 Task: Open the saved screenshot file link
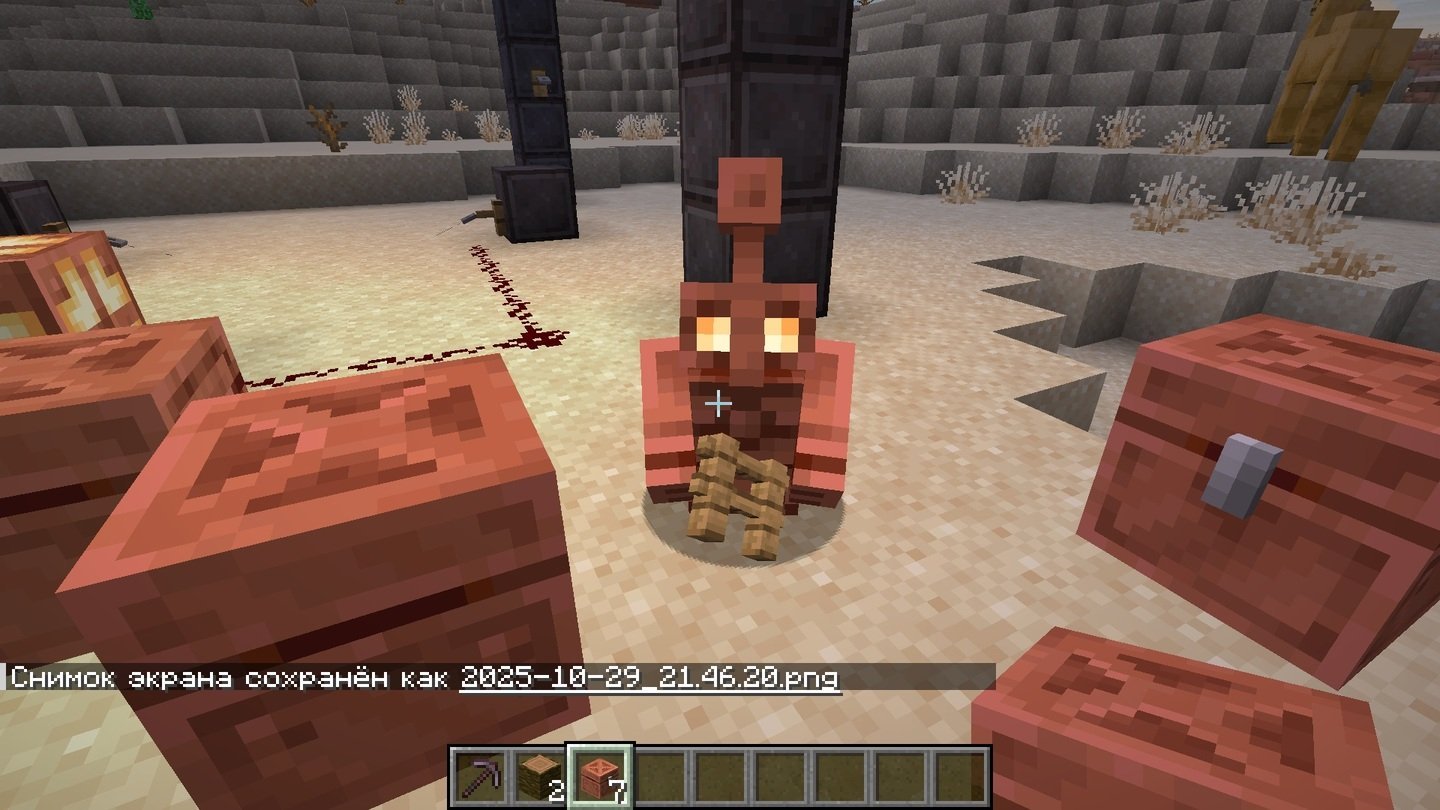point(649,678)
